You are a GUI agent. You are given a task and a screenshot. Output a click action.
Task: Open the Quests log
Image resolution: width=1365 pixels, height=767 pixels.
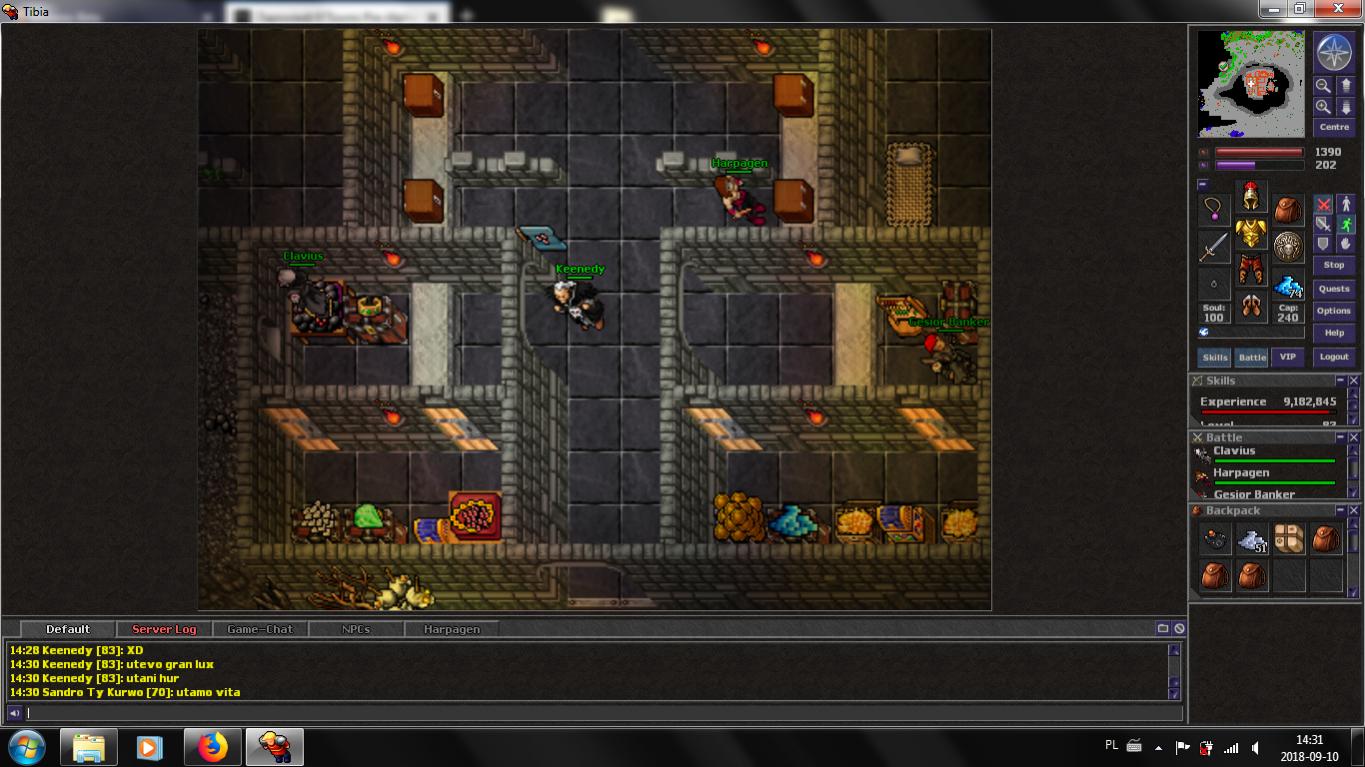point(1334,288)
